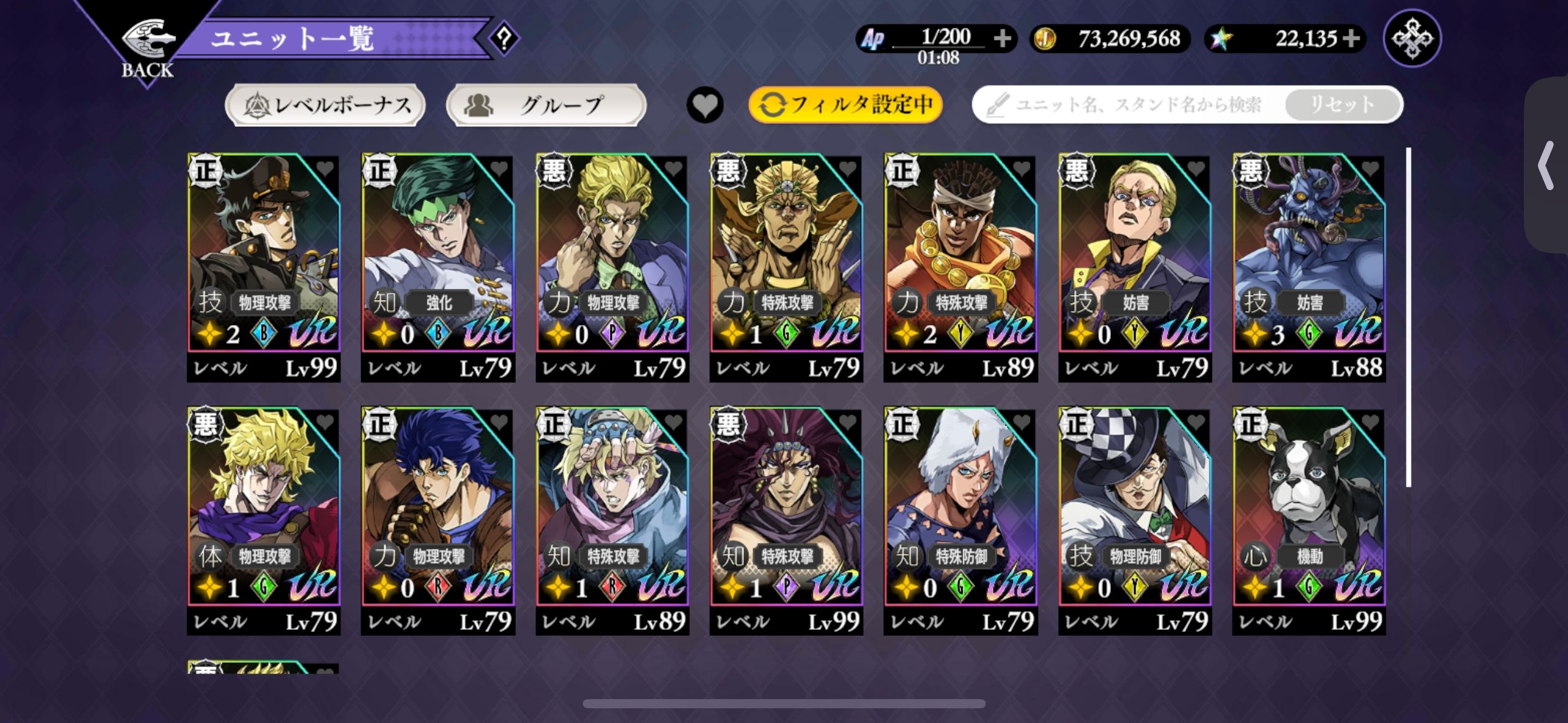Choose the white-haired 特殊防御 unit card
Screen dimensions: 1568x723
(x=961, y=512)
